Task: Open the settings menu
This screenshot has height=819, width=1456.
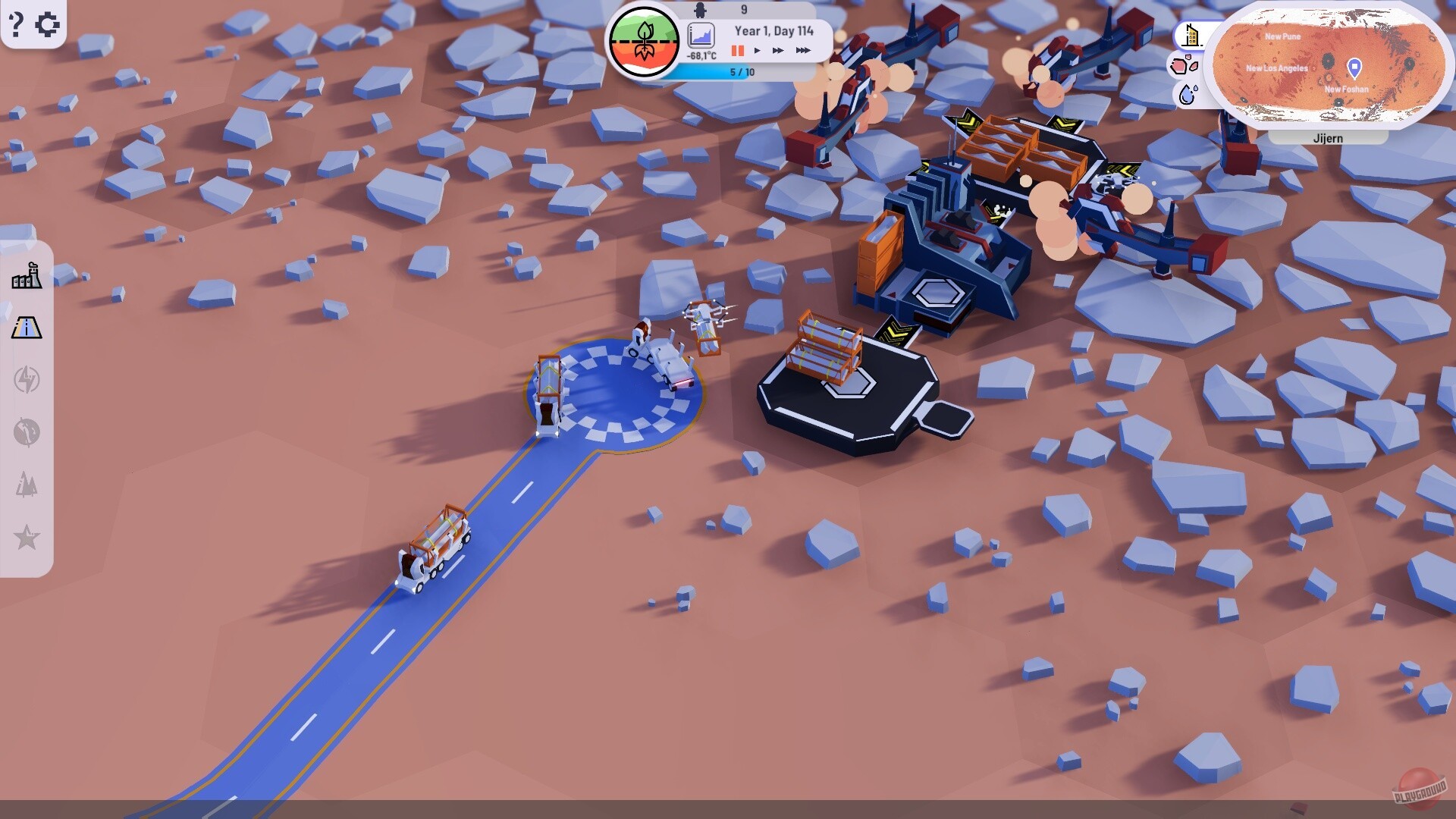Action: (x=49, y=24)
